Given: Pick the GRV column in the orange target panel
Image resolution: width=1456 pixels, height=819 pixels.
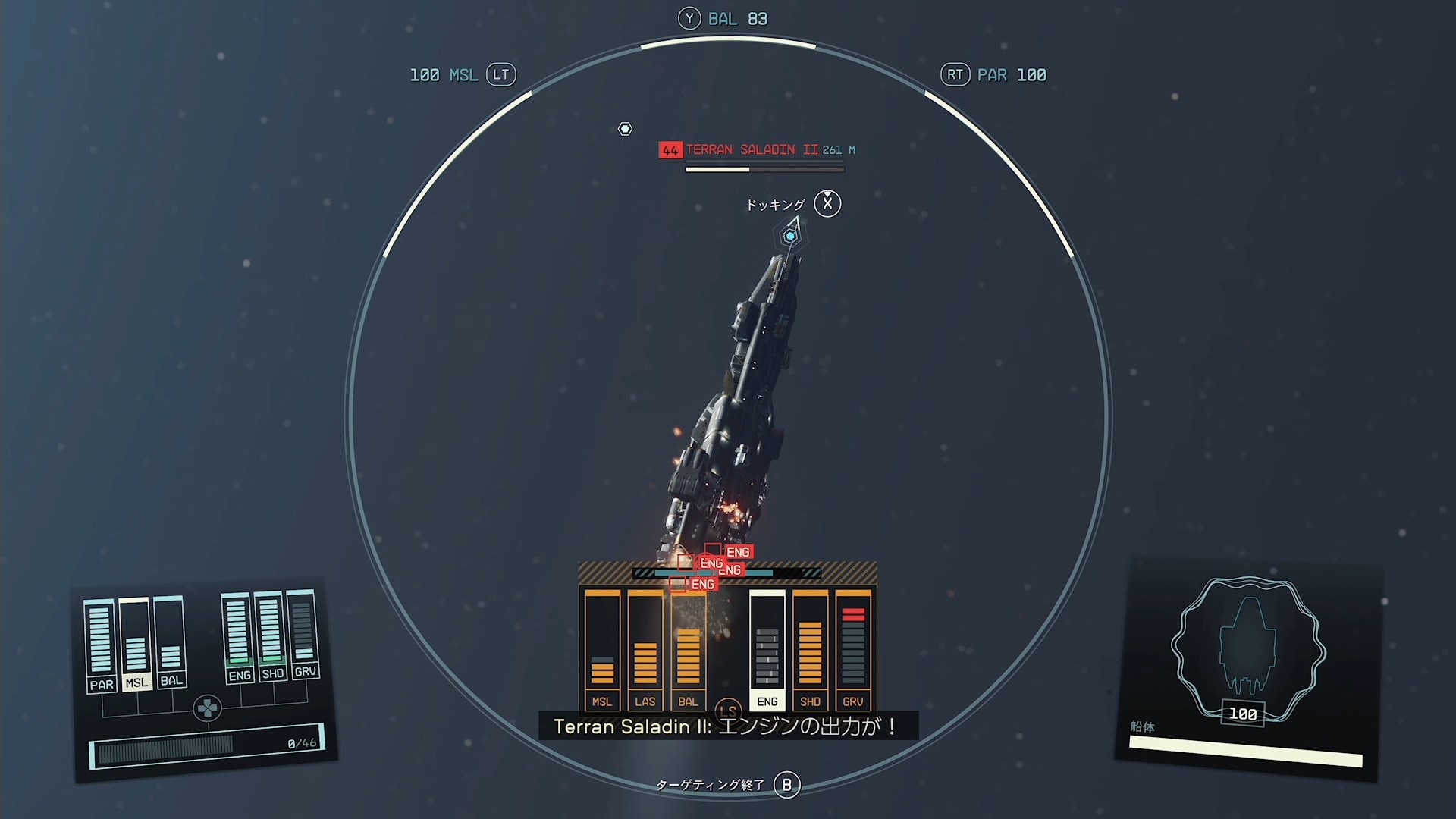Looking at the screenshot, I should click(853, 650).
